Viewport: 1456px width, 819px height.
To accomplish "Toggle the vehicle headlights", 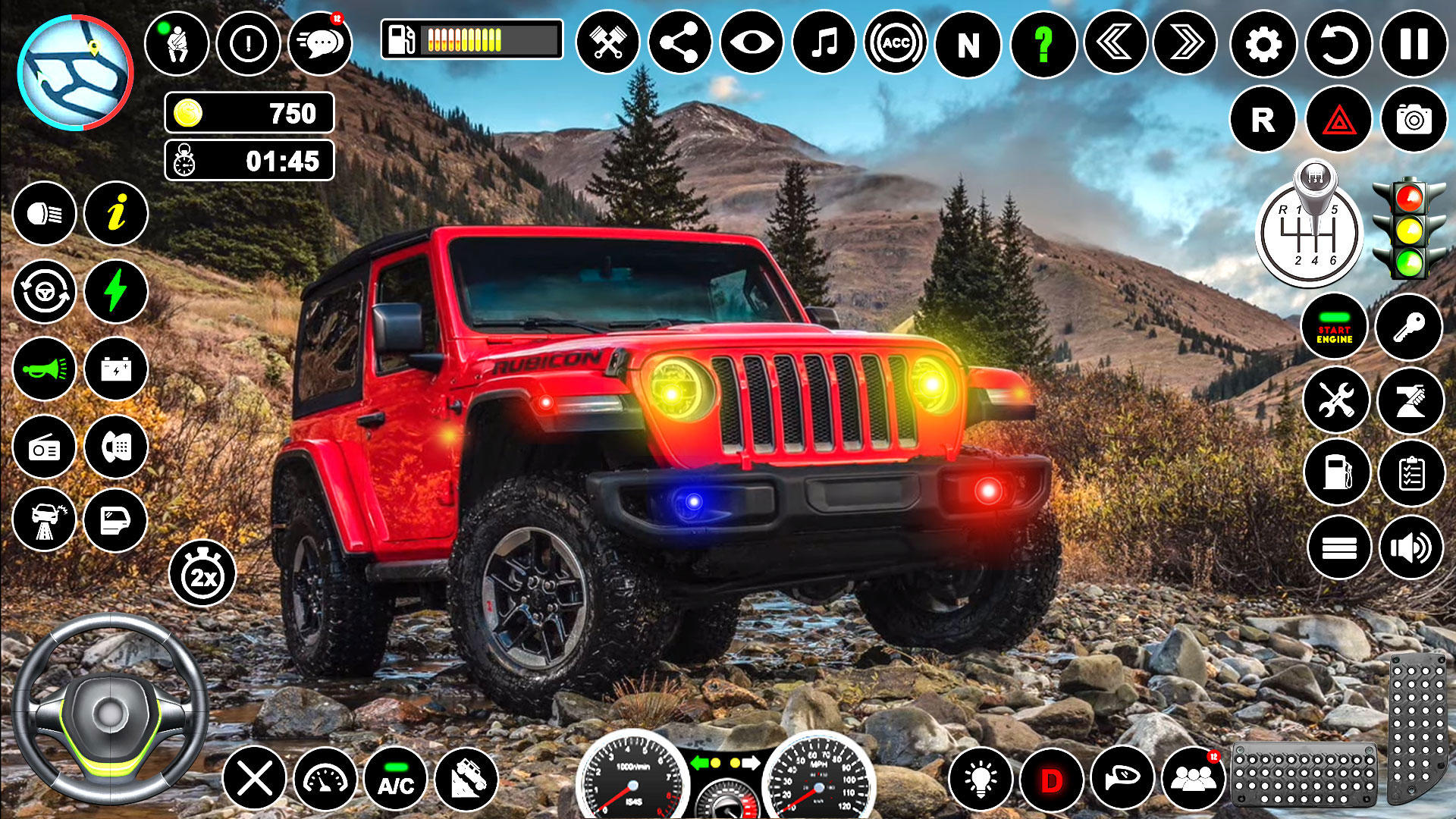I will click(x=43, y=215).
